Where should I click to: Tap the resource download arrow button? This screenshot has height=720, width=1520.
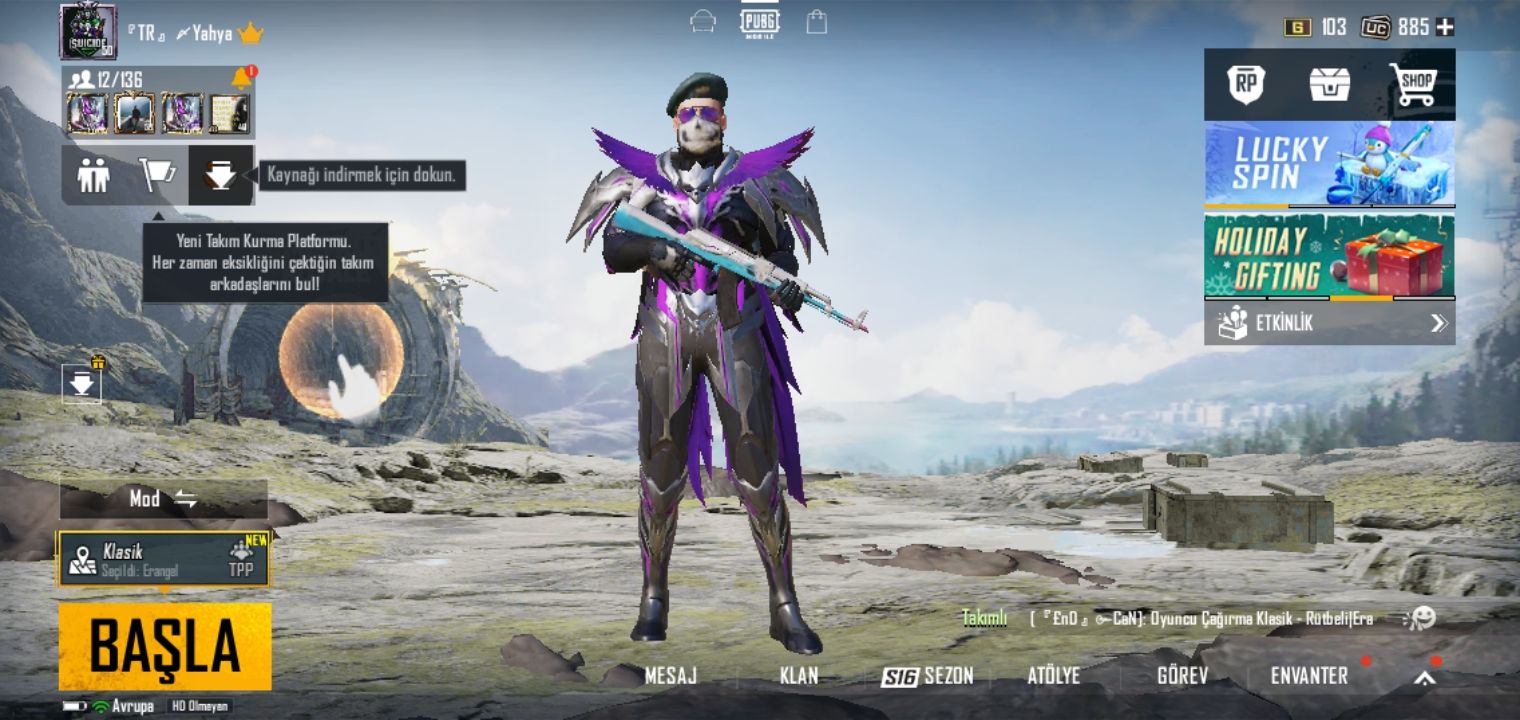[220, 176]
